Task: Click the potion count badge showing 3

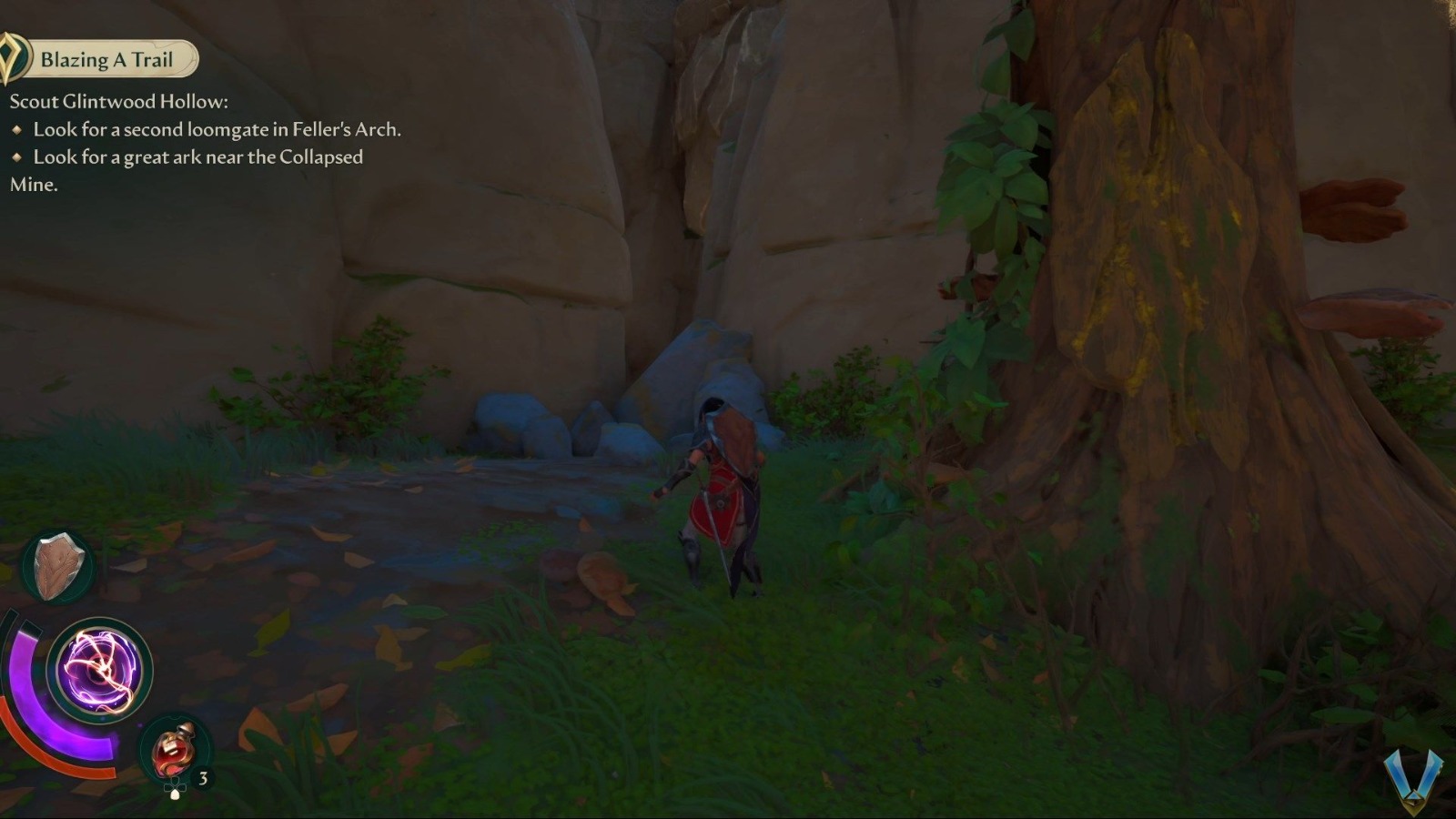Action: (x=204, y=778)
